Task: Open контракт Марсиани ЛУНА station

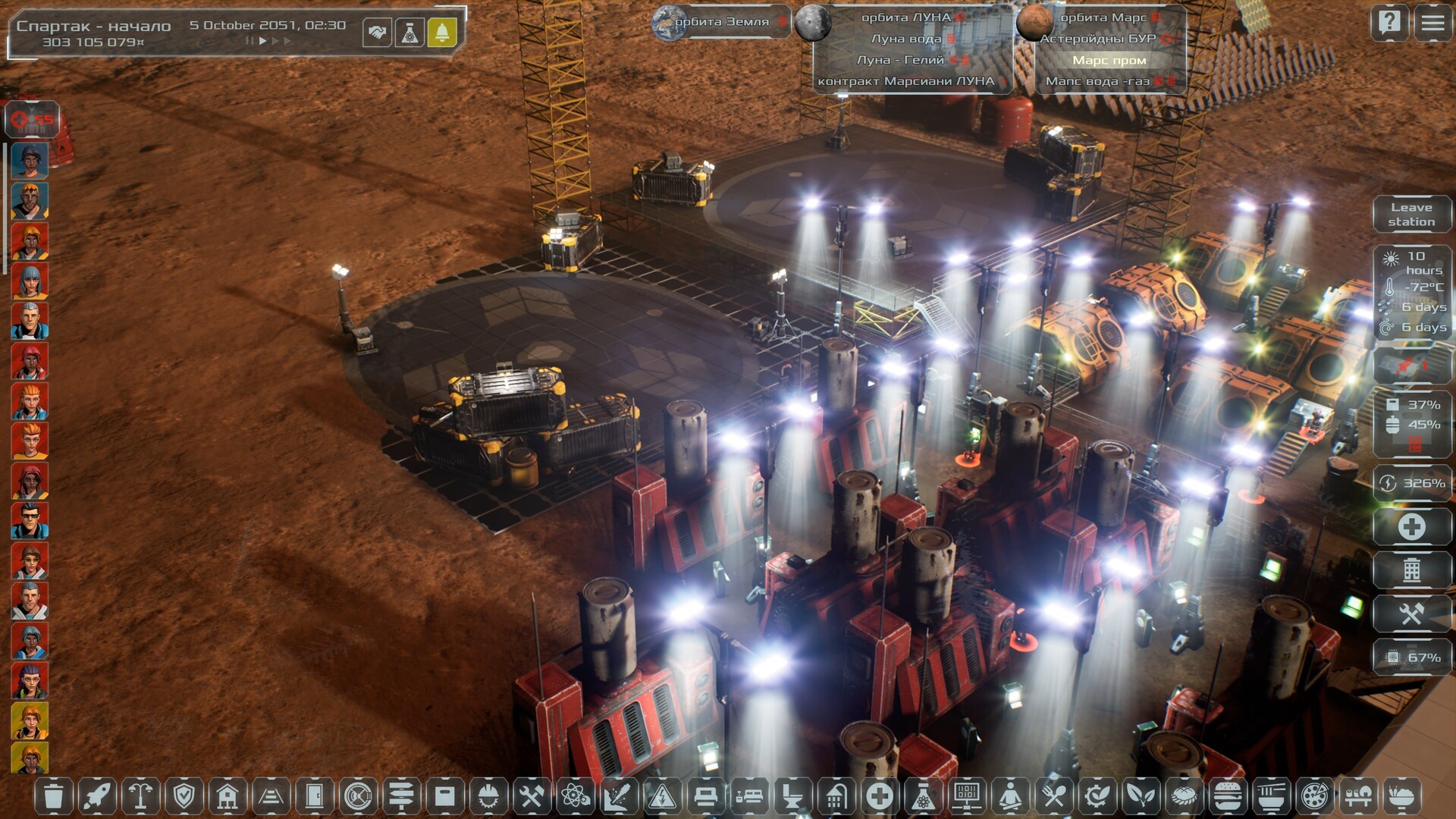Action: (x=906, y=81)
